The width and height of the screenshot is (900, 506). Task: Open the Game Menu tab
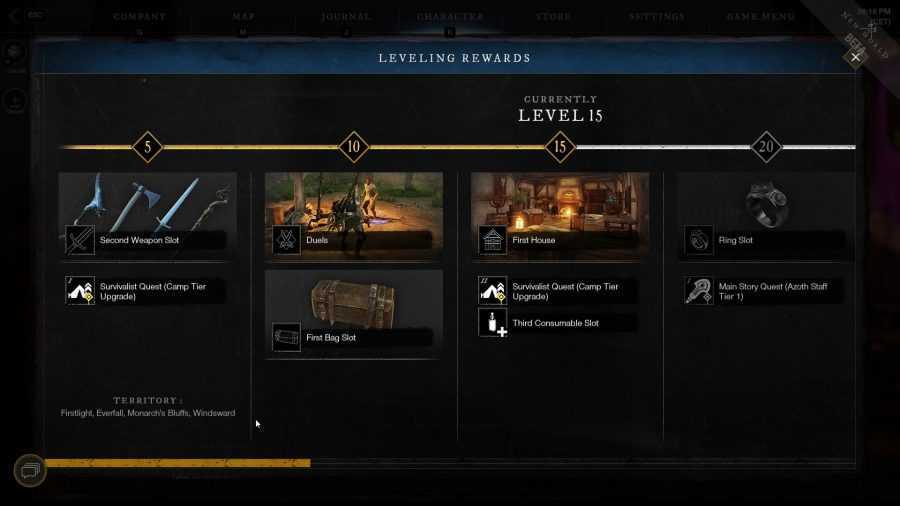pos(761,17)
